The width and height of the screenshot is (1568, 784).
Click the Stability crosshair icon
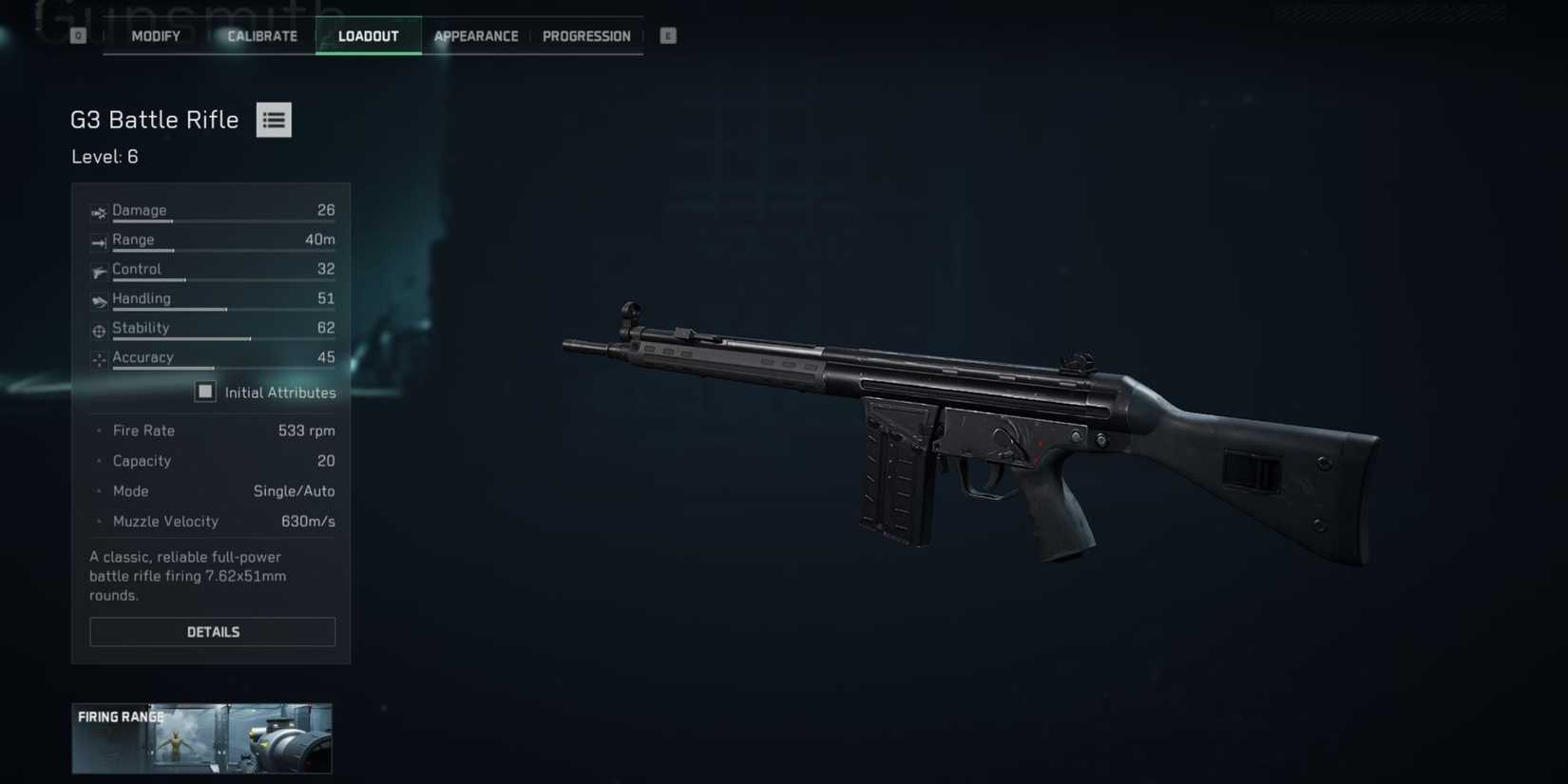point(99,331)
